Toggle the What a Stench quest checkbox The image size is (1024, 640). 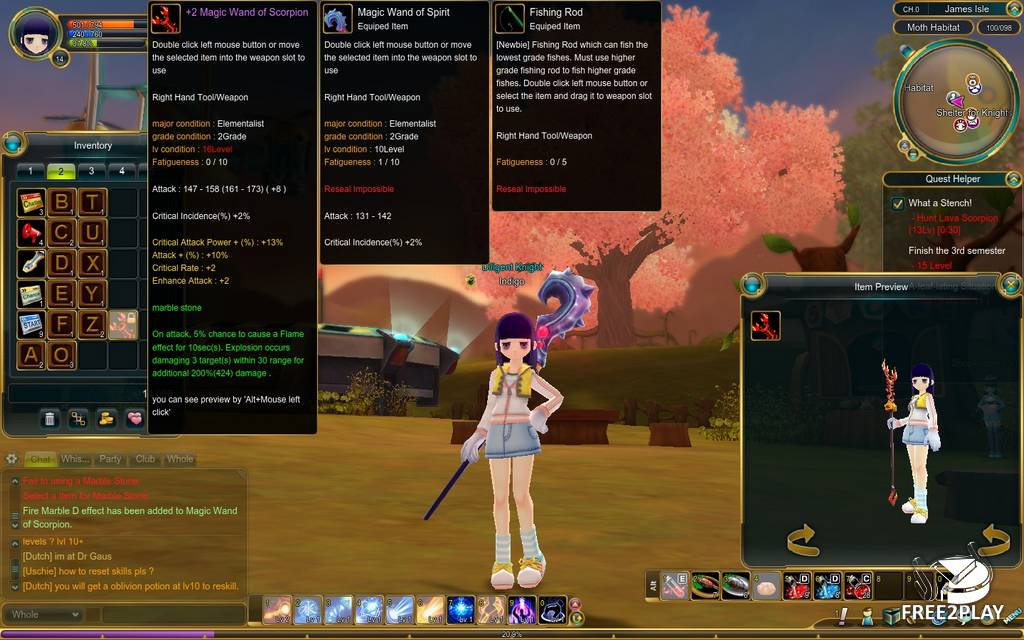[897, 204]
